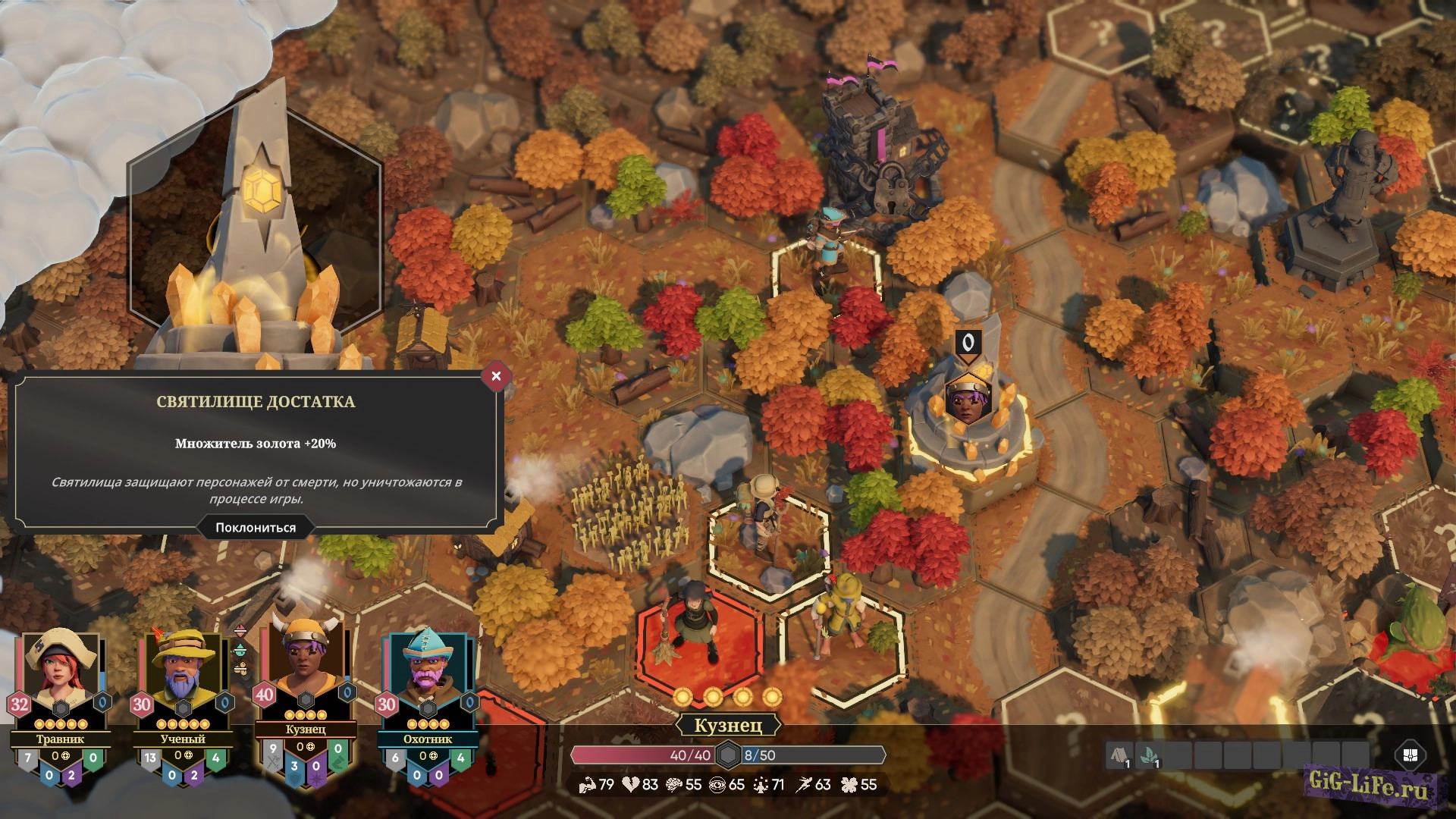This screenshot has height=819, width=1456.
Task: Select the green herb item slot
Action: pos(1149,755)
